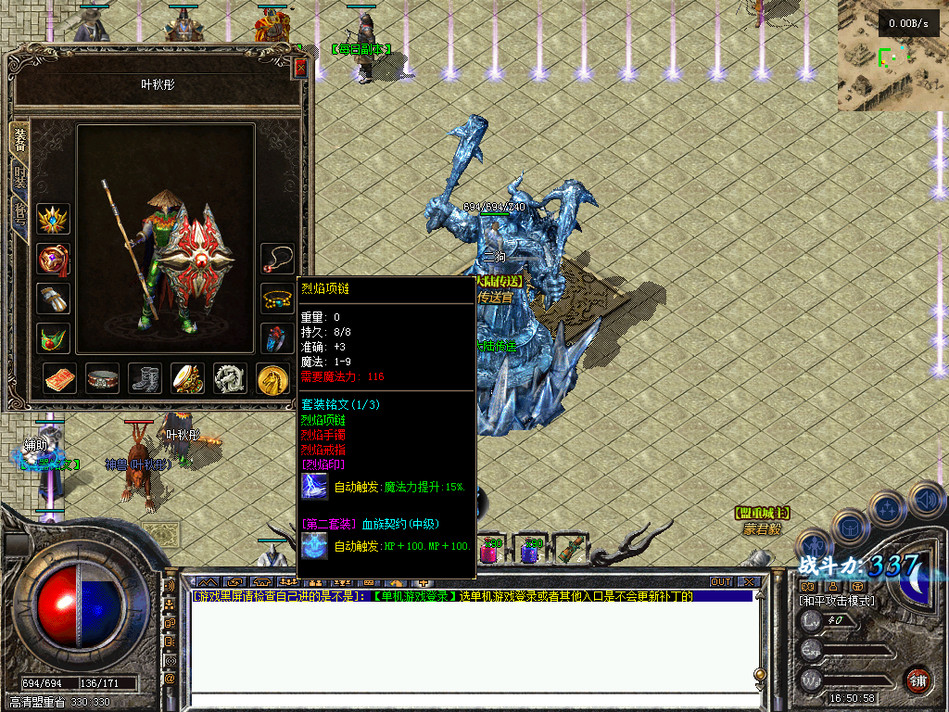Select the 装备 equipment tab
Image resolution: width=949 pixels, height=712 pixels.
(x=20, y=141)
